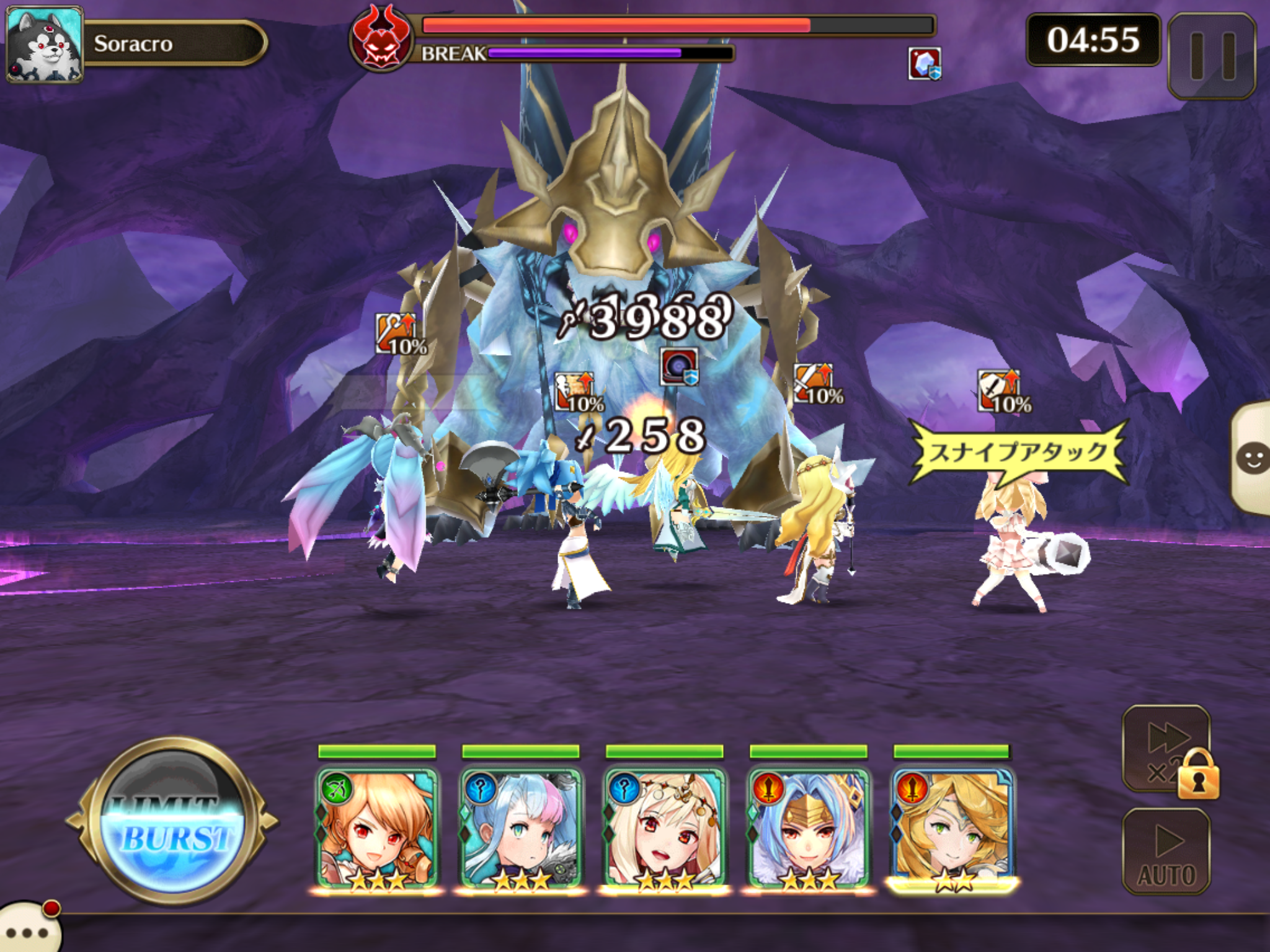The width and height of the screenshot is (1270, 952).
Task: Tap the locked x2 speed button
Action: click(1167, 750)
